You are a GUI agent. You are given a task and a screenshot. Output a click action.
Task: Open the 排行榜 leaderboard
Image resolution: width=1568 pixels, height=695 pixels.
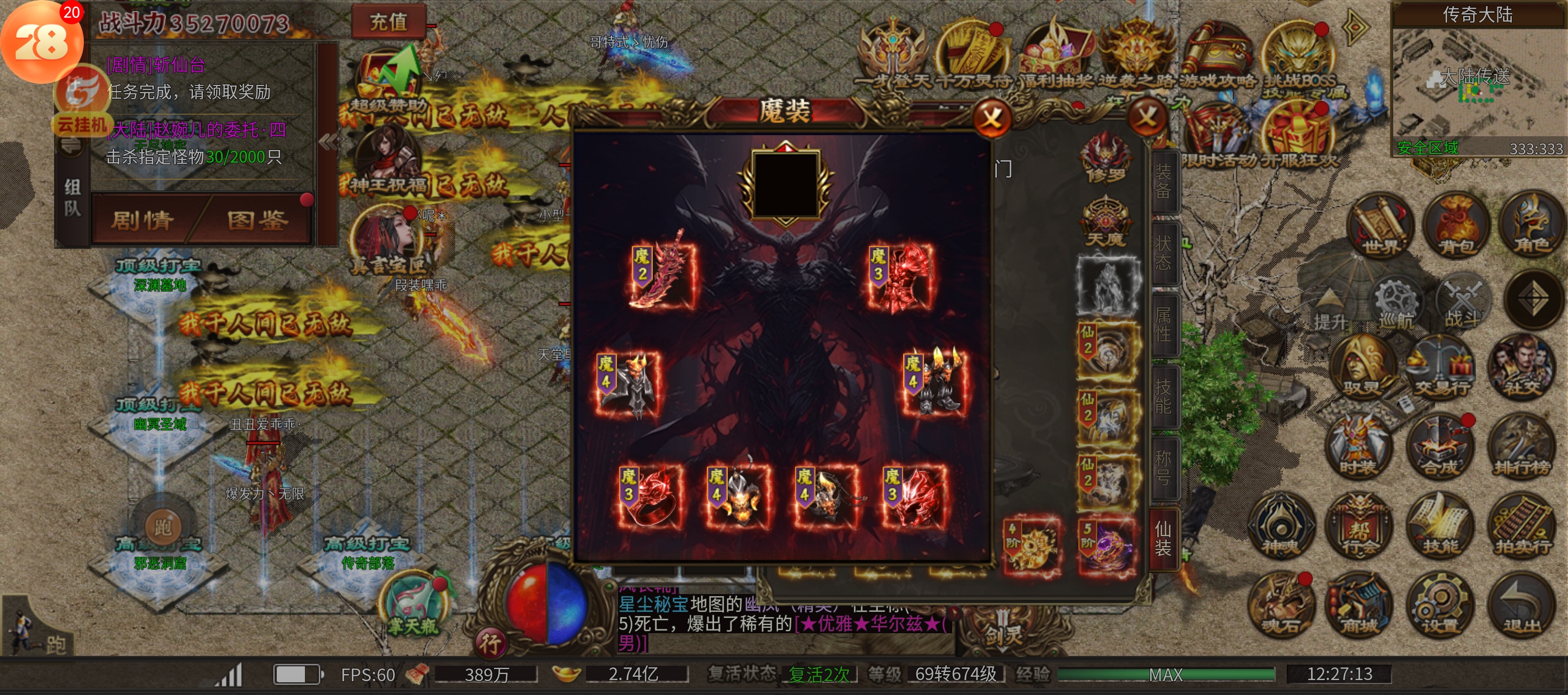[x=1522, y=447]
